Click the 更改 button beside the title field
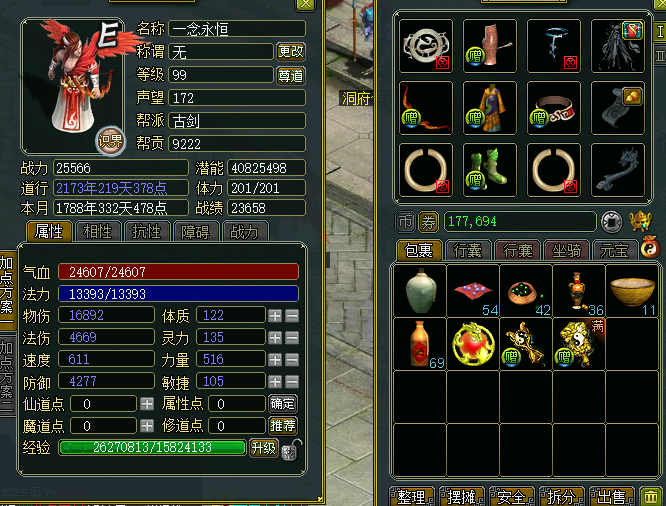Screen dimensions: 666x506 click(x=291, y=51)
